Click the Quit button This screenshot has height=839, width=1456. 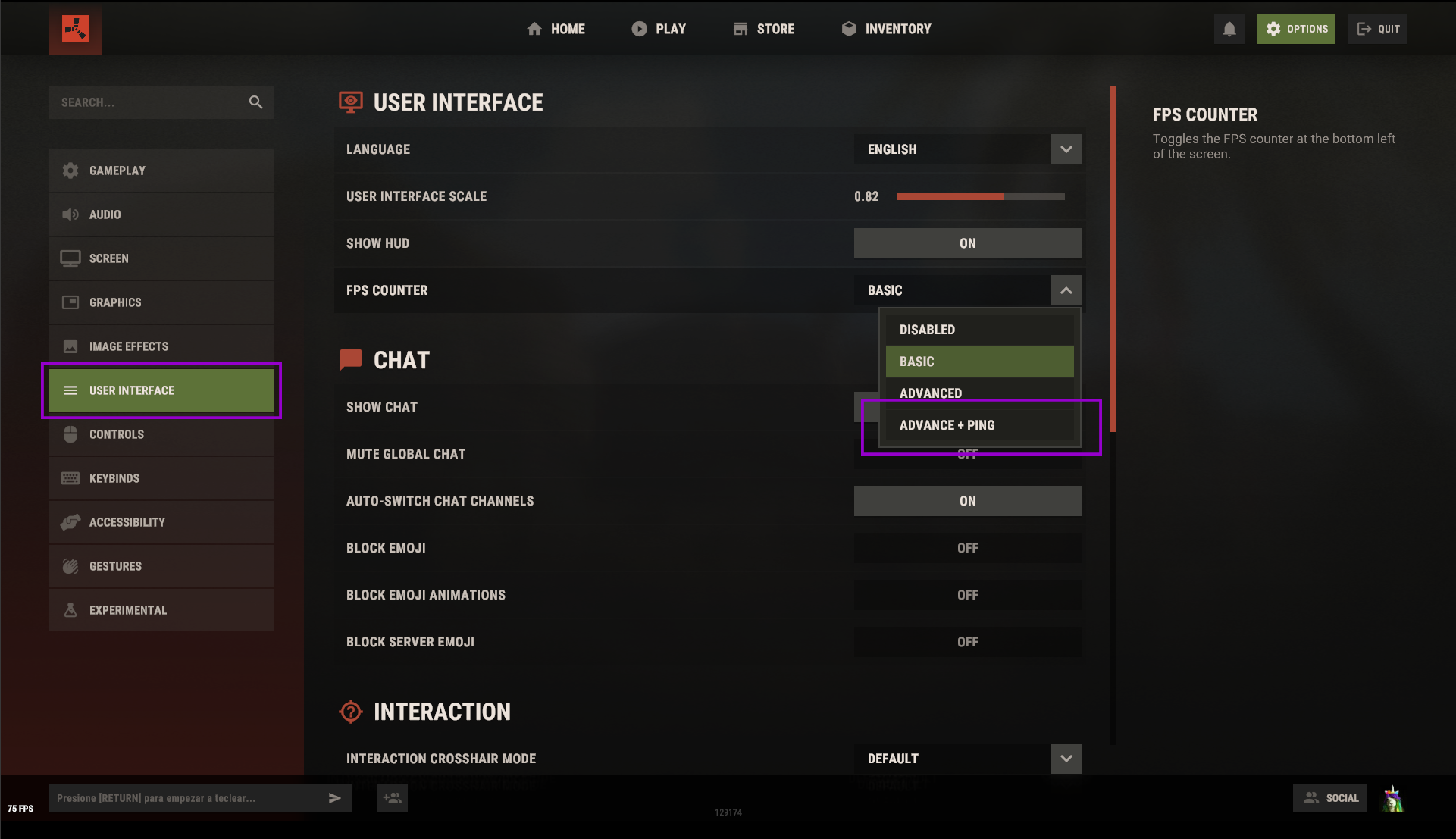click(x=1377, y=28)
